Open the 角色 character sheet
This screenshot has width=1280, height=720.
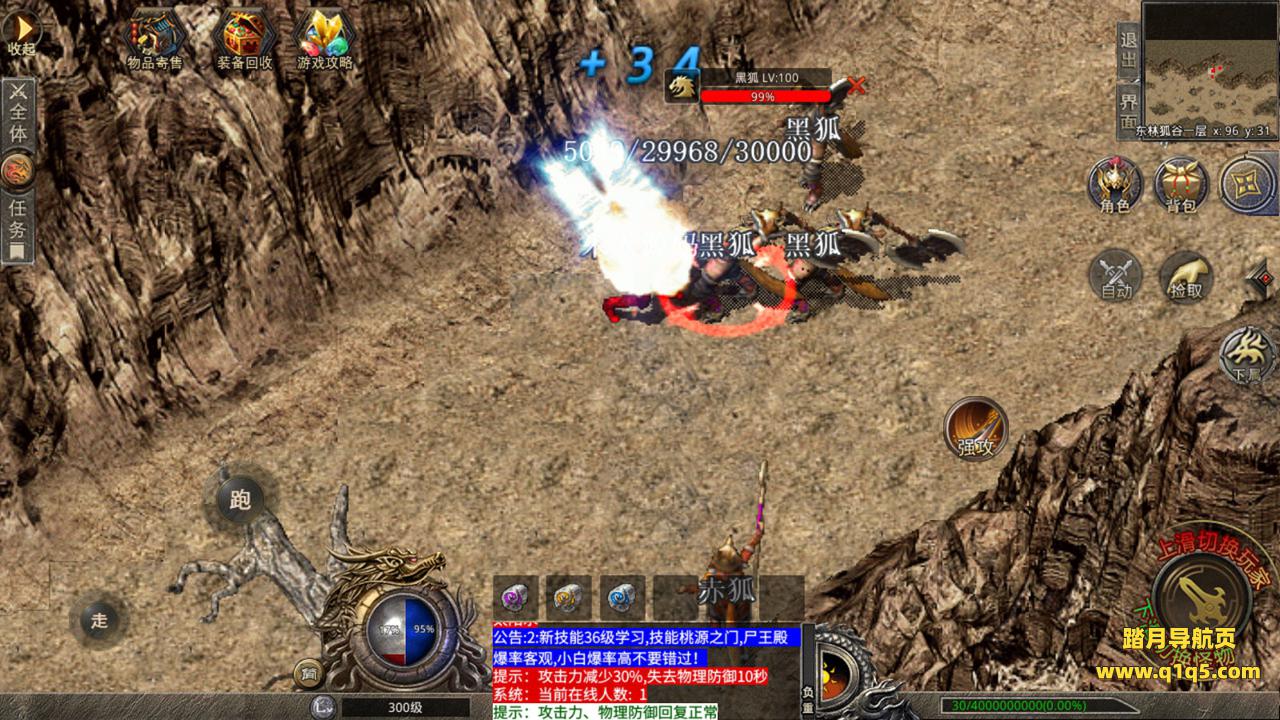[1115, 184]
